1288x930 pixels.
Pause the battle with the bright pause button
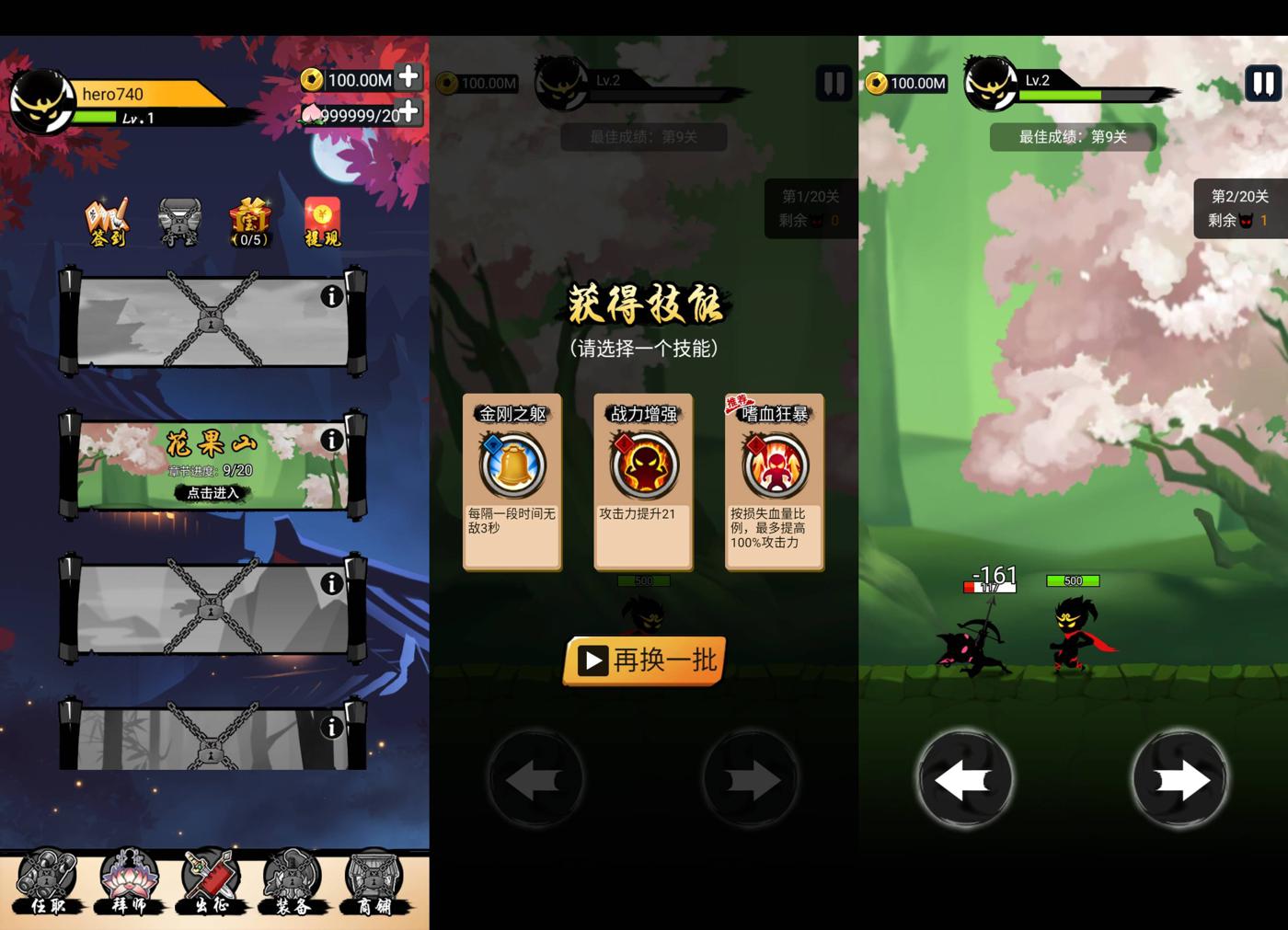pos(1263,84)
